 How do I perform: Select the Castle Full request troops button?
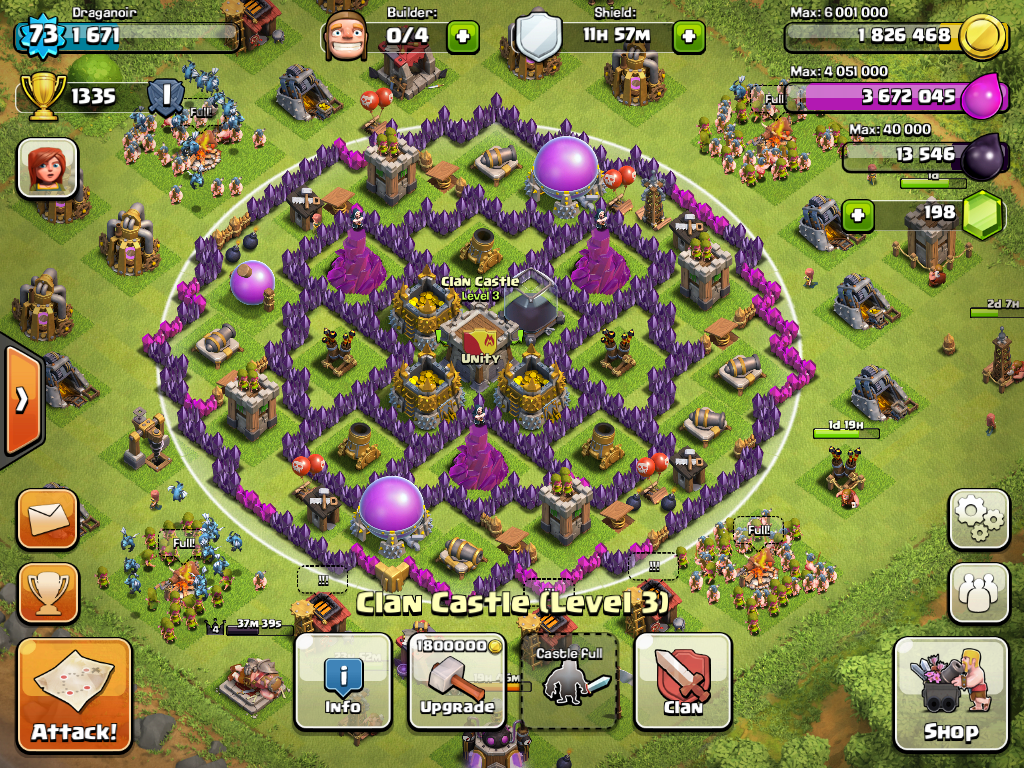[x=569, y=681]
